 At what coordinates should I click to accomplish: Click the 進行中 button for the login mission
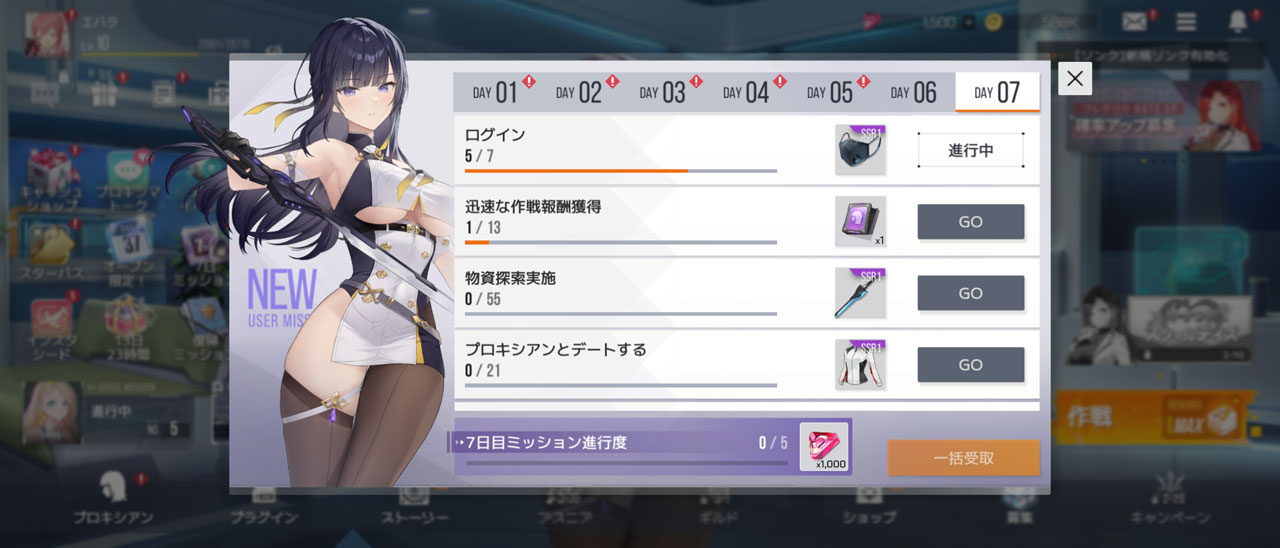click(x=970, y=151)
